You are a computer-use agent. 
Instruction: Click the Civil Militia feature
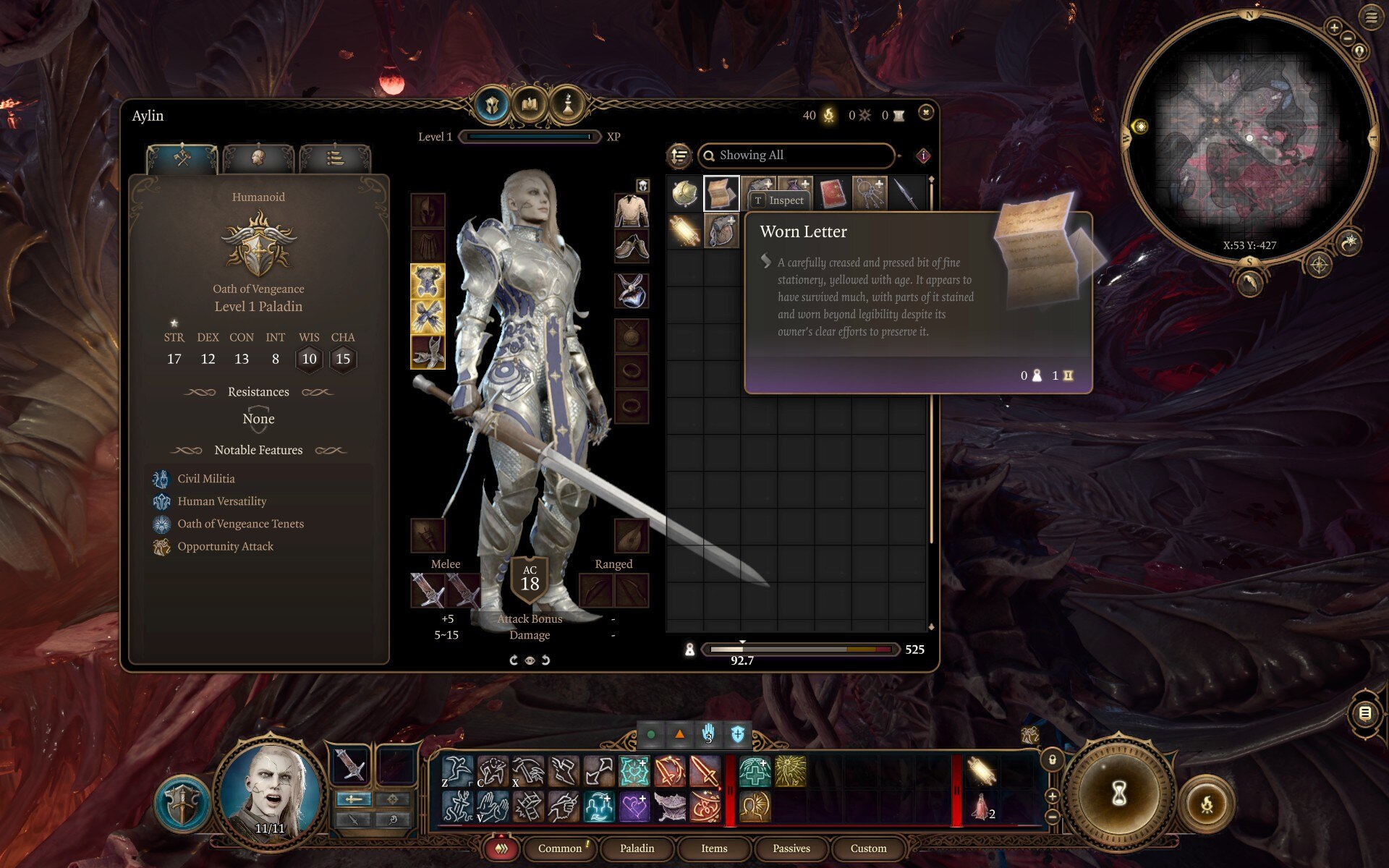206,479
